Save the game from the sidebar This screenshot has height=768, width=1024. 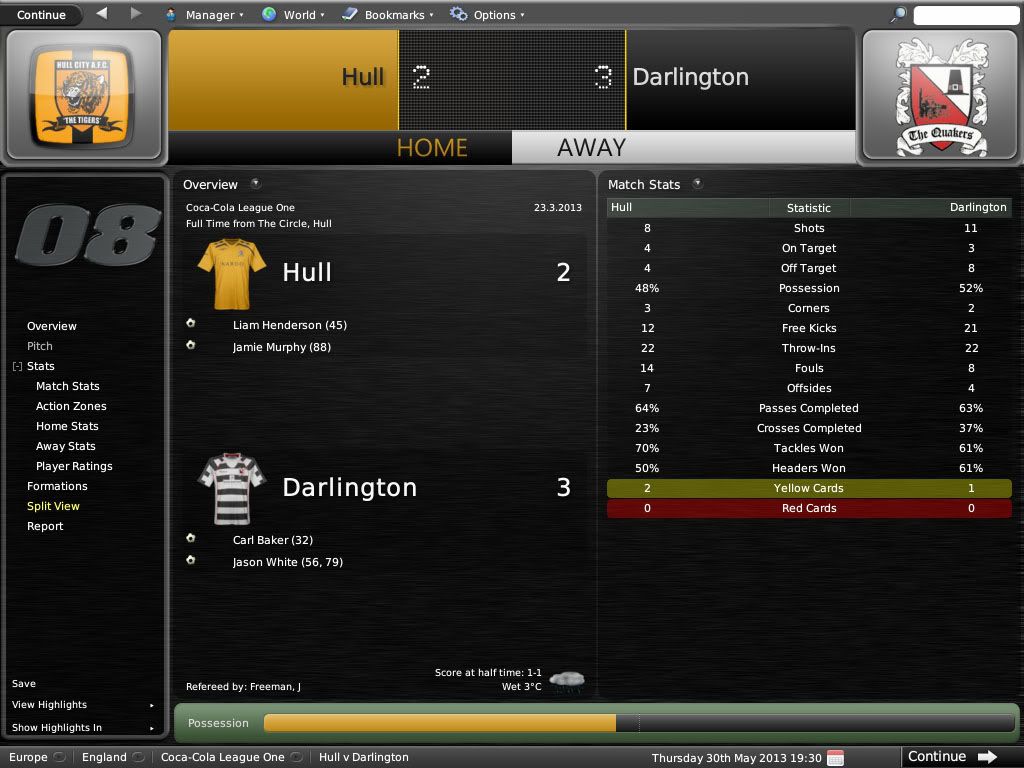pyautogui.click(x=24, y=684)
